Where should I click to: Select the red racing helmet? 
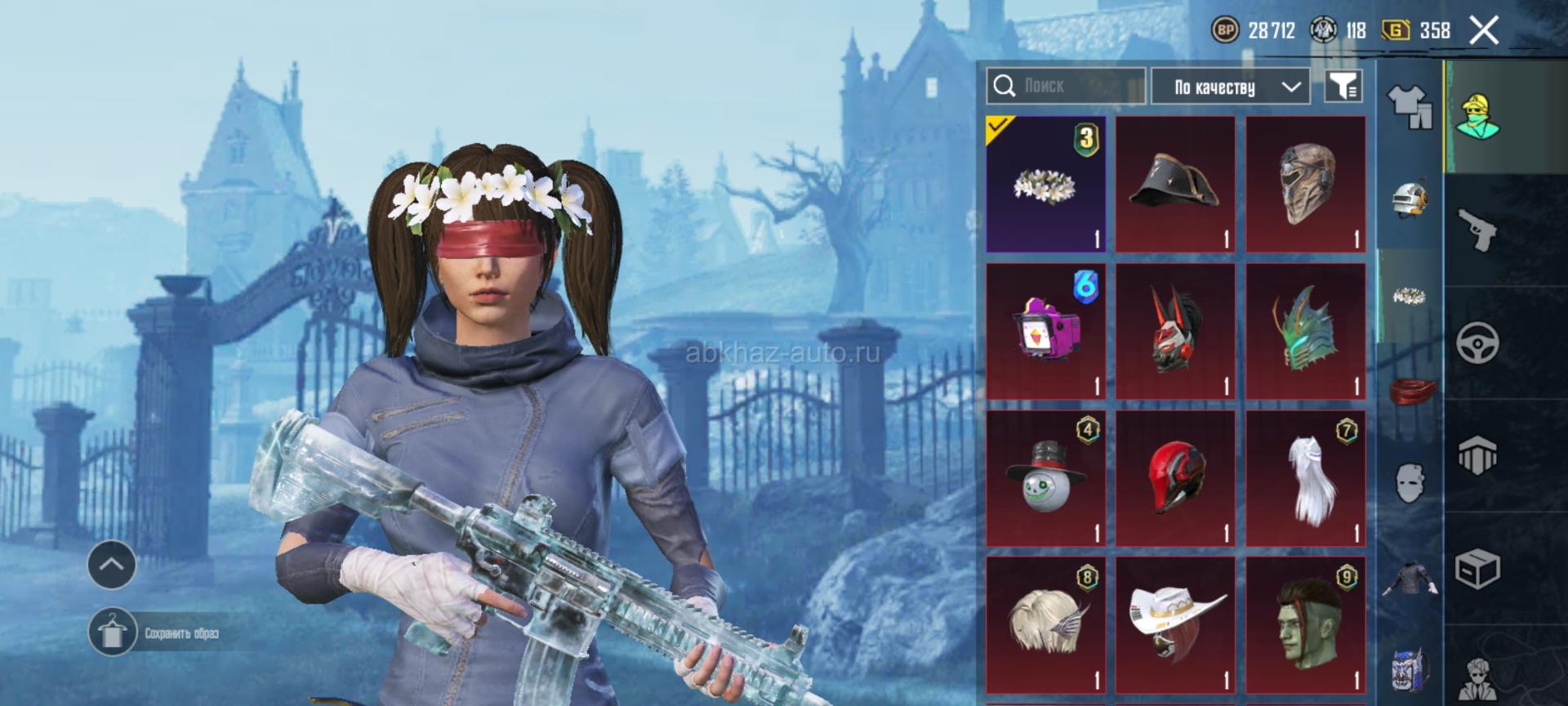(x=1175, y=478)
